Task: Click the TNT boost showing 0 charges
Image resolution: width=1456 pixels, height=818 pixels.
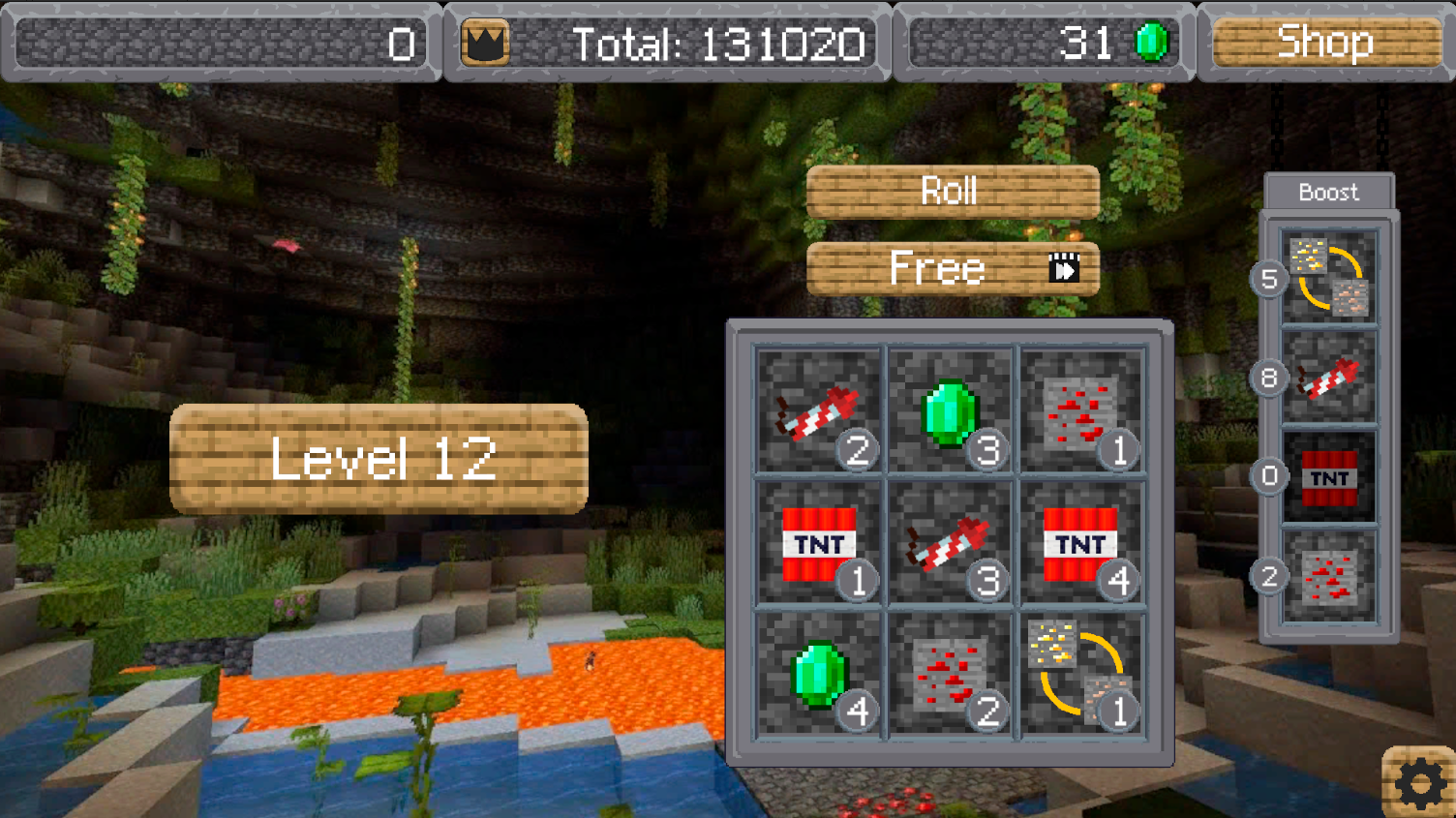Action: tap(1329, 477)
